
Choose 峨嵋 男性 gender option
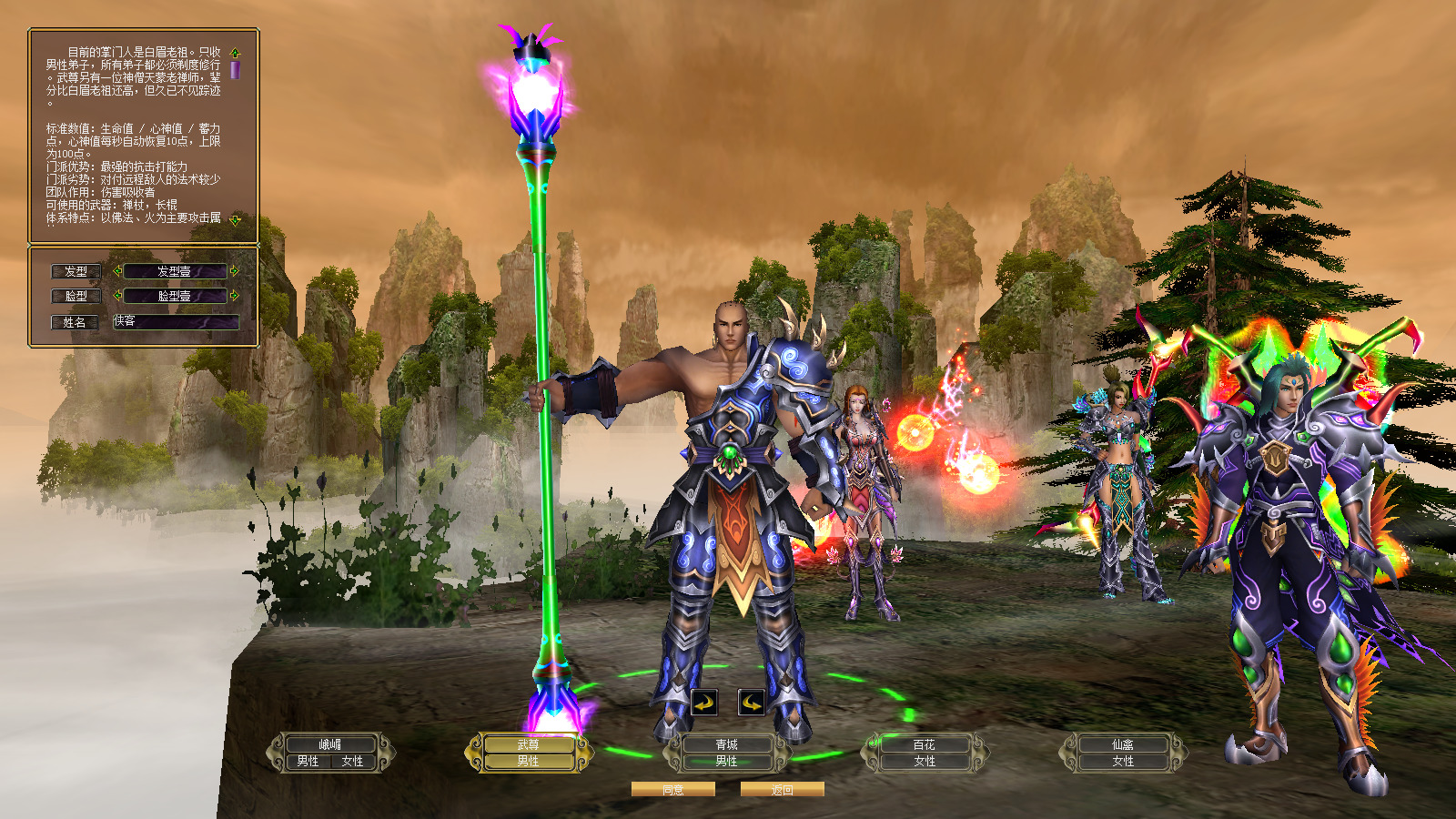308,761
